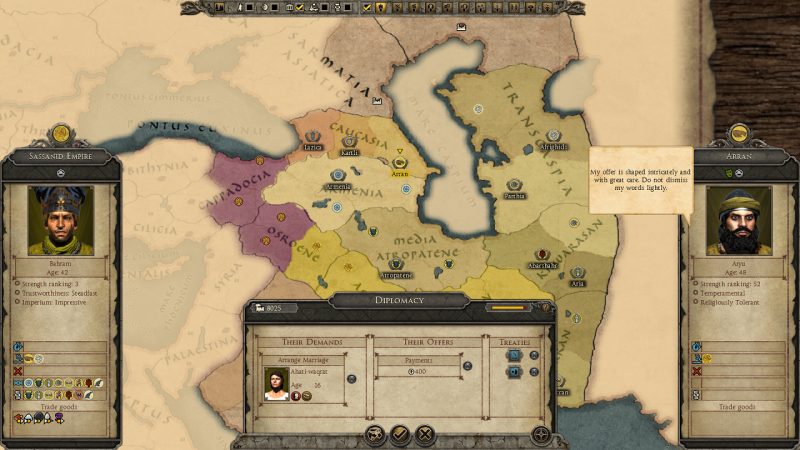The height and width of the screenshot is (450, 800).
Task: Select the Lazica faction marker on map
Action: click(314, 134)
